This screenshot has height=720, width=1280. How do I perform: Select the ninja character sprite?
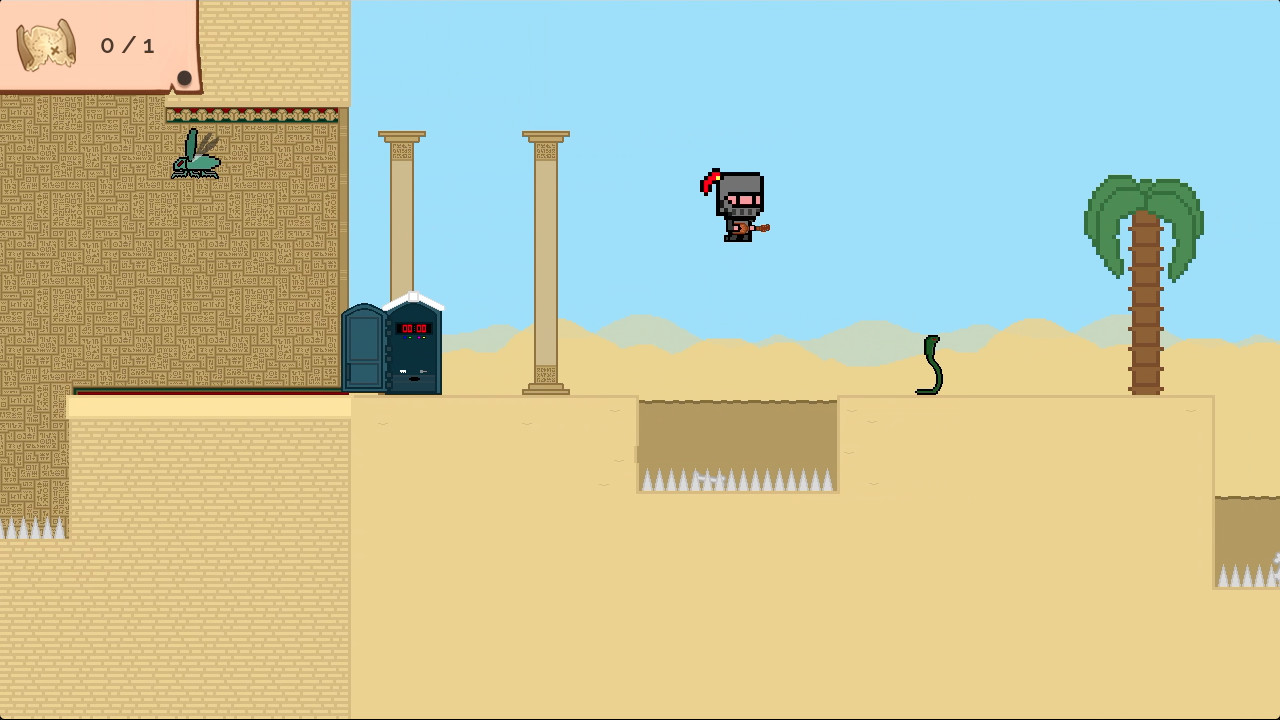[x=735, y=205]
